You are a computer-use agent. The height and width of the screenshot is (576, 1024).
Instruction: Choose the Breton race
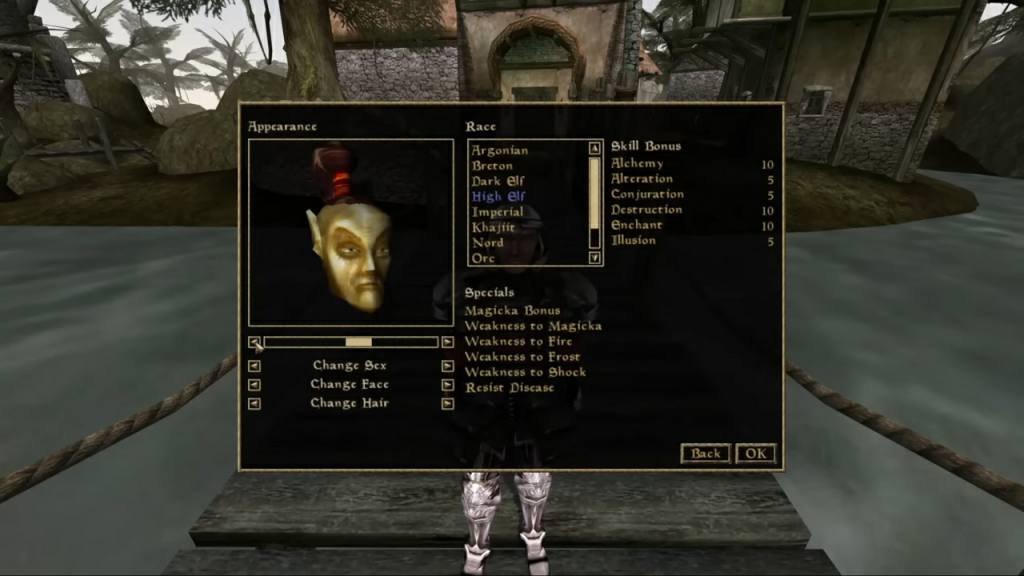pyautogui.click(x=493, y=166)
